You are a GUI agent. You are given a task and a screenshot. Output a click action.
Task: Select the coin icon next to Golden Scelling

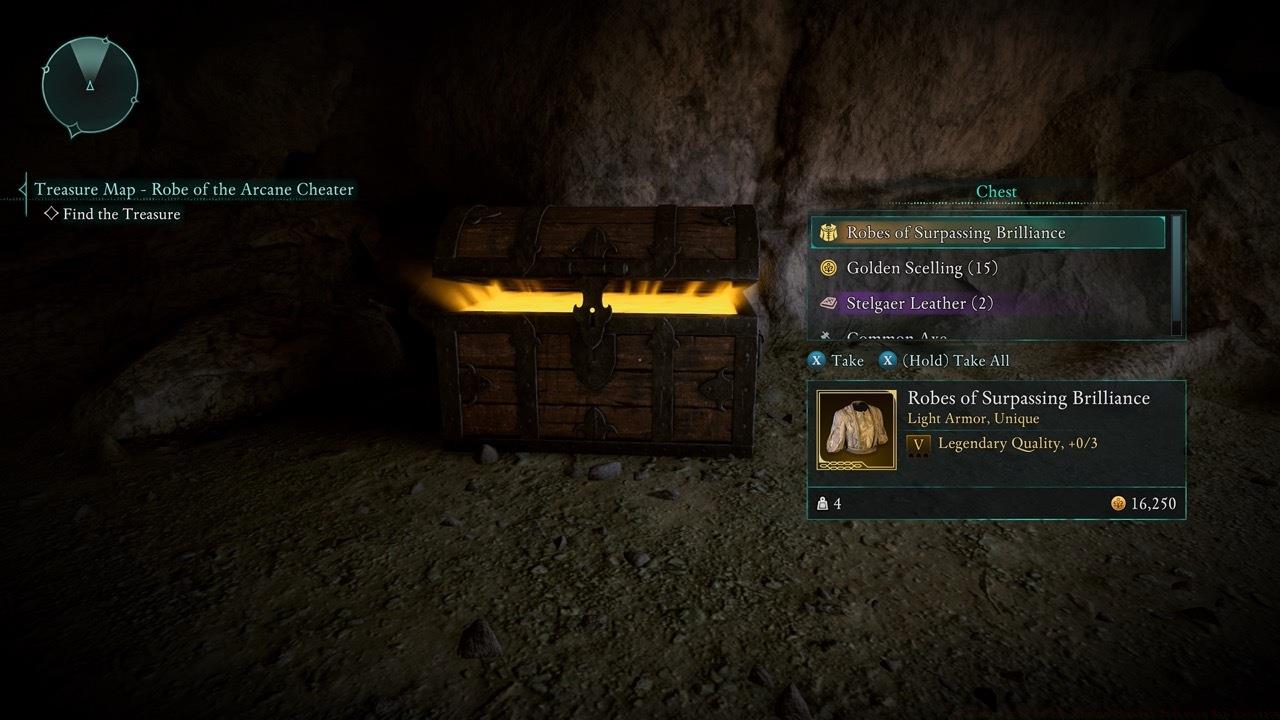[x=828, y=268]
